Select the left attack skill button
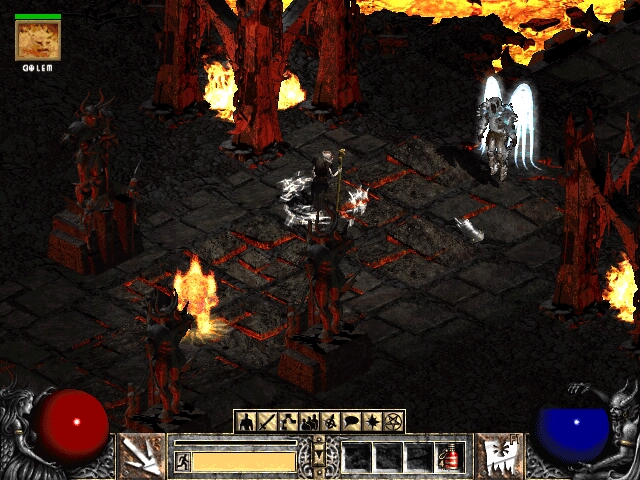Screen dimensions: 640x480 pyautogui.click(x=140, y=455)
